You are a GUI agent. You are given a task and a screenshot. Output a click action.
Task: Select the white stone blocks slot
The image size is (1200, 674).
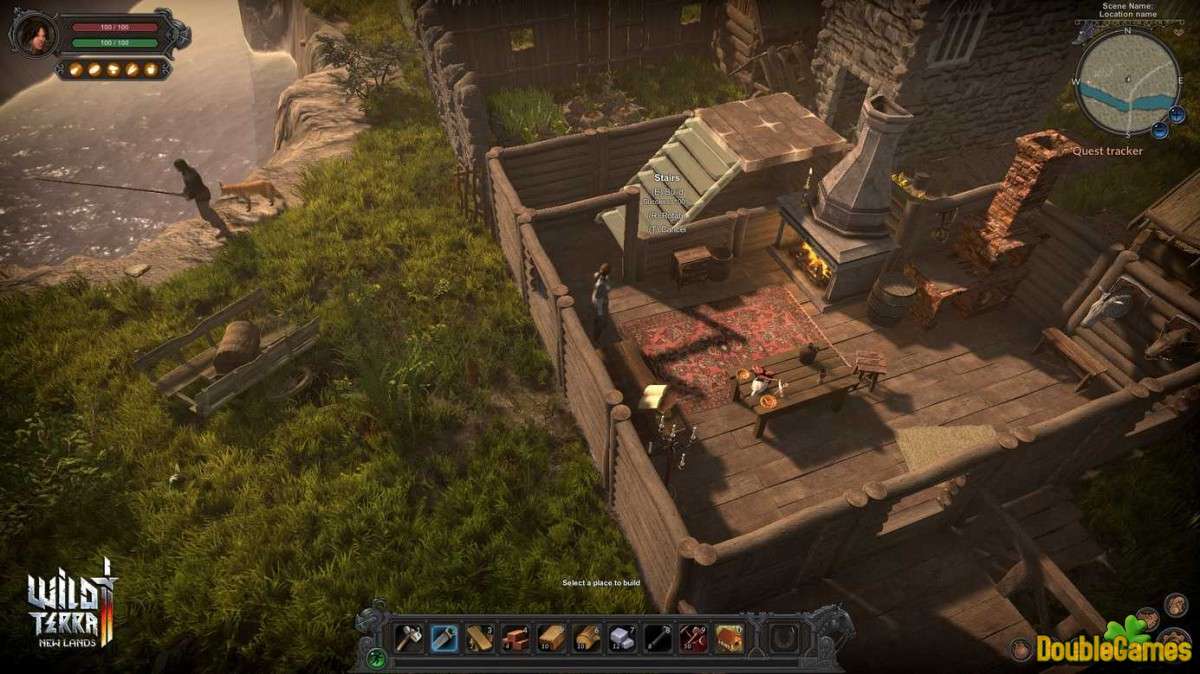[622, 638]
